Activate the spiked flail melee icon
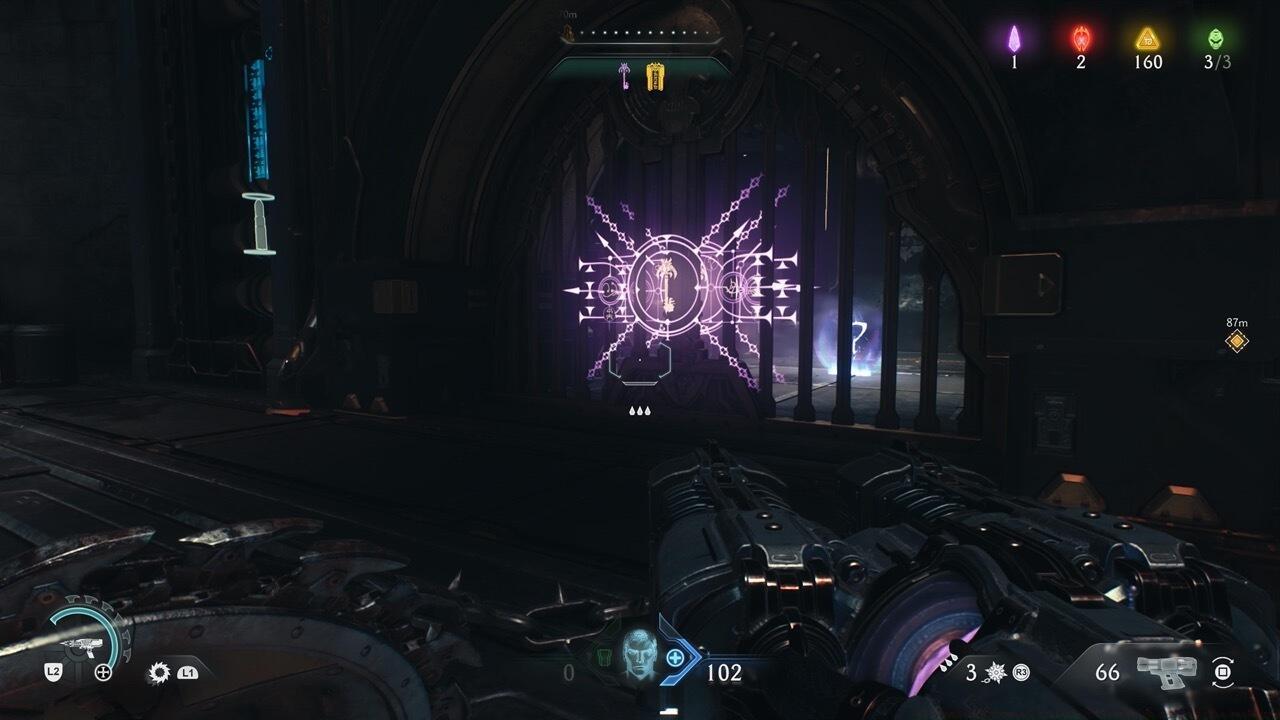 point(996,672)
